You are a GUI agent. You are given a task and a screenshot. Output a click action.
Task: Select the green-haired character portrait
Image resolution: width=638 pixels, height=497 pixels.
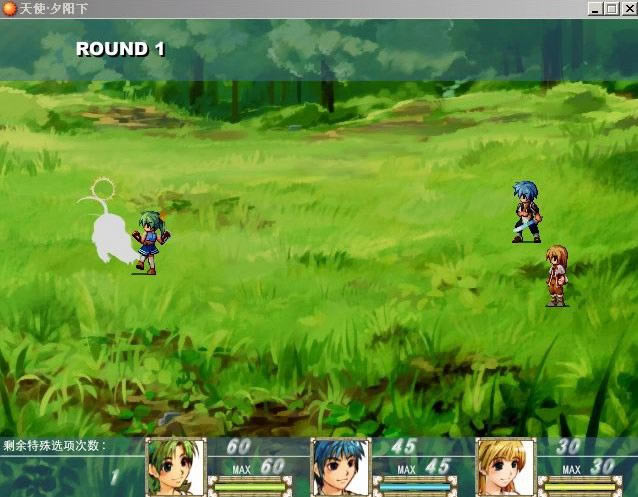tap(176, 468)
